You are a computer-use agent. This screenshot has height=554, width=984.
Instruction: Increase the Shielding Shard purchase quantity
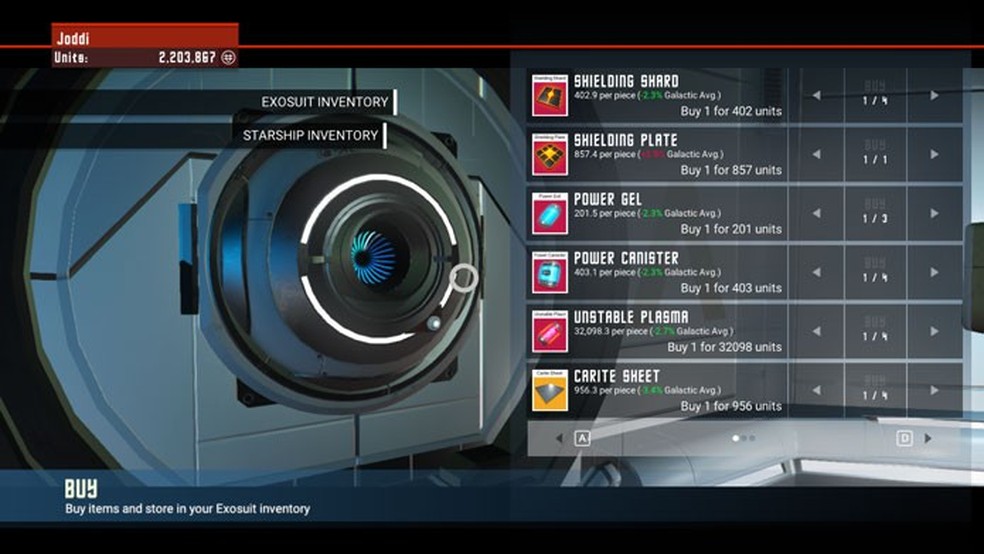point(934,96)
